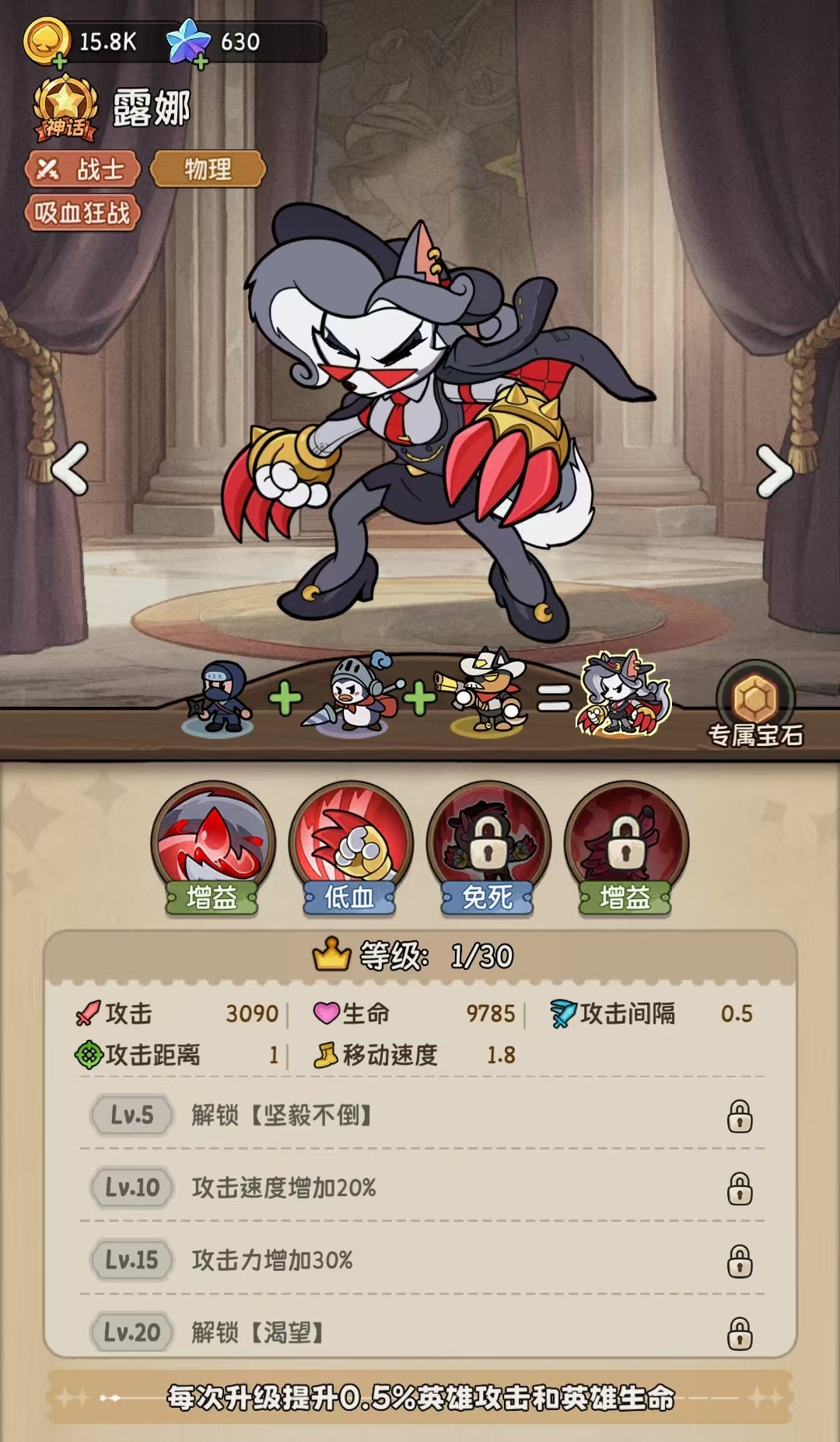Select the cowboy gunner recipe hero
The image size is (840, 1442).
(x=487, y=692)
